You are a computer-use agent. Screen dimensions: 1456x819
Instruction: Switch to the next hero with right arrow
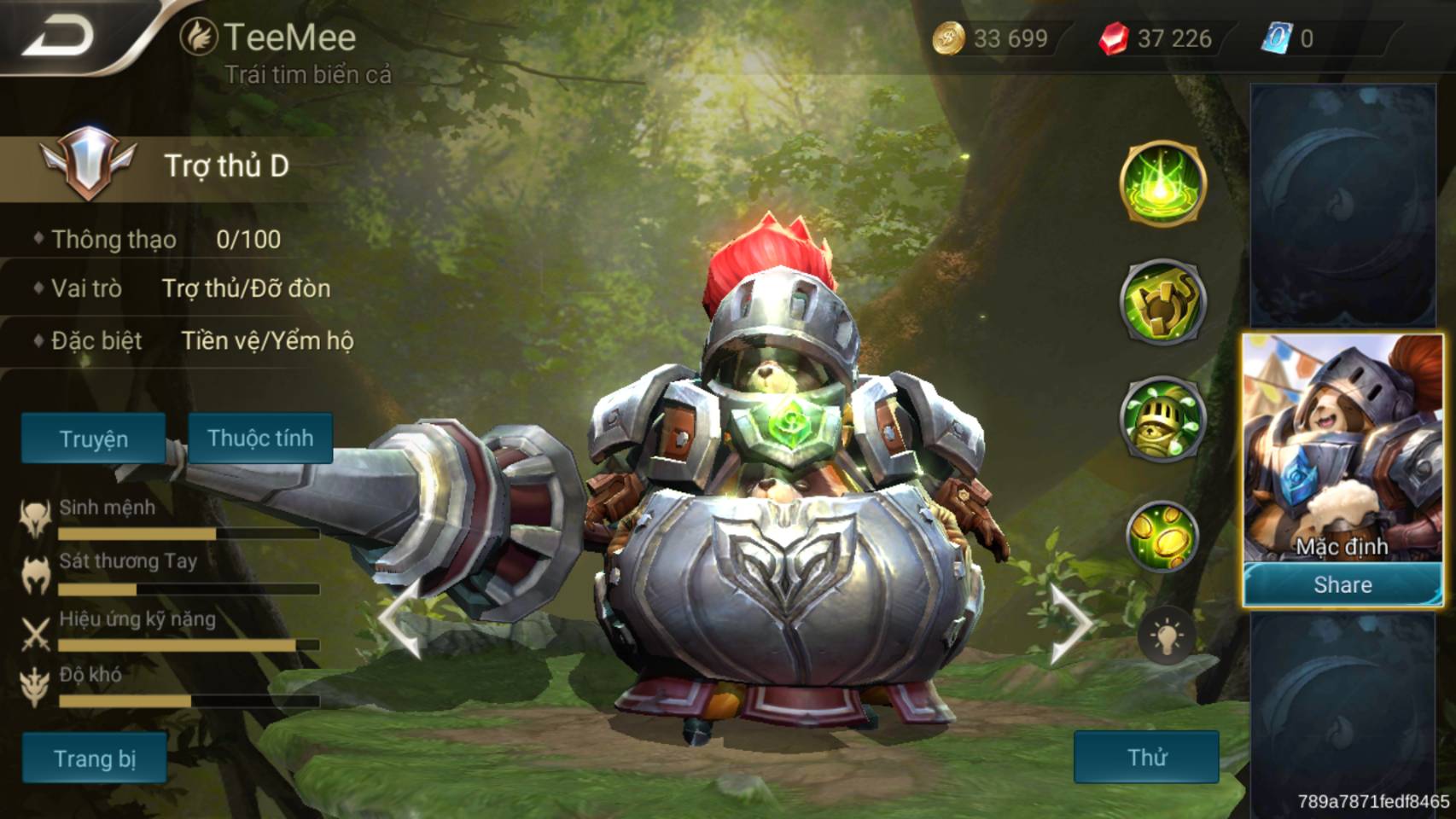click(1069, 623)
